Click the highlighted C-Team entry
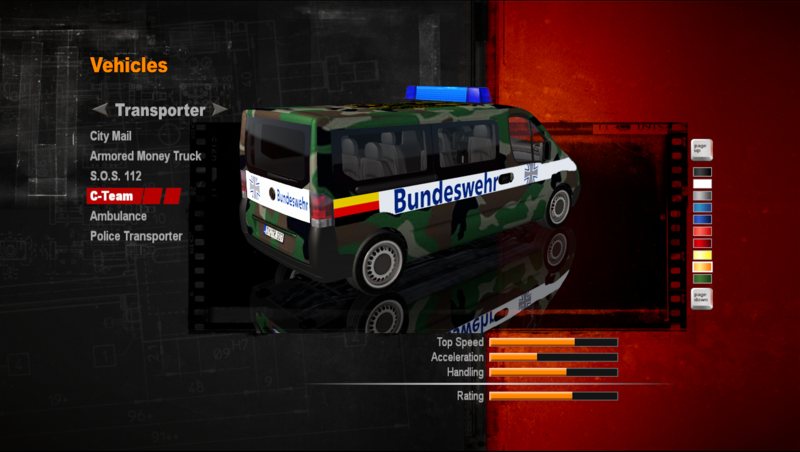The image size is (800, 452). tap(112, 196)
